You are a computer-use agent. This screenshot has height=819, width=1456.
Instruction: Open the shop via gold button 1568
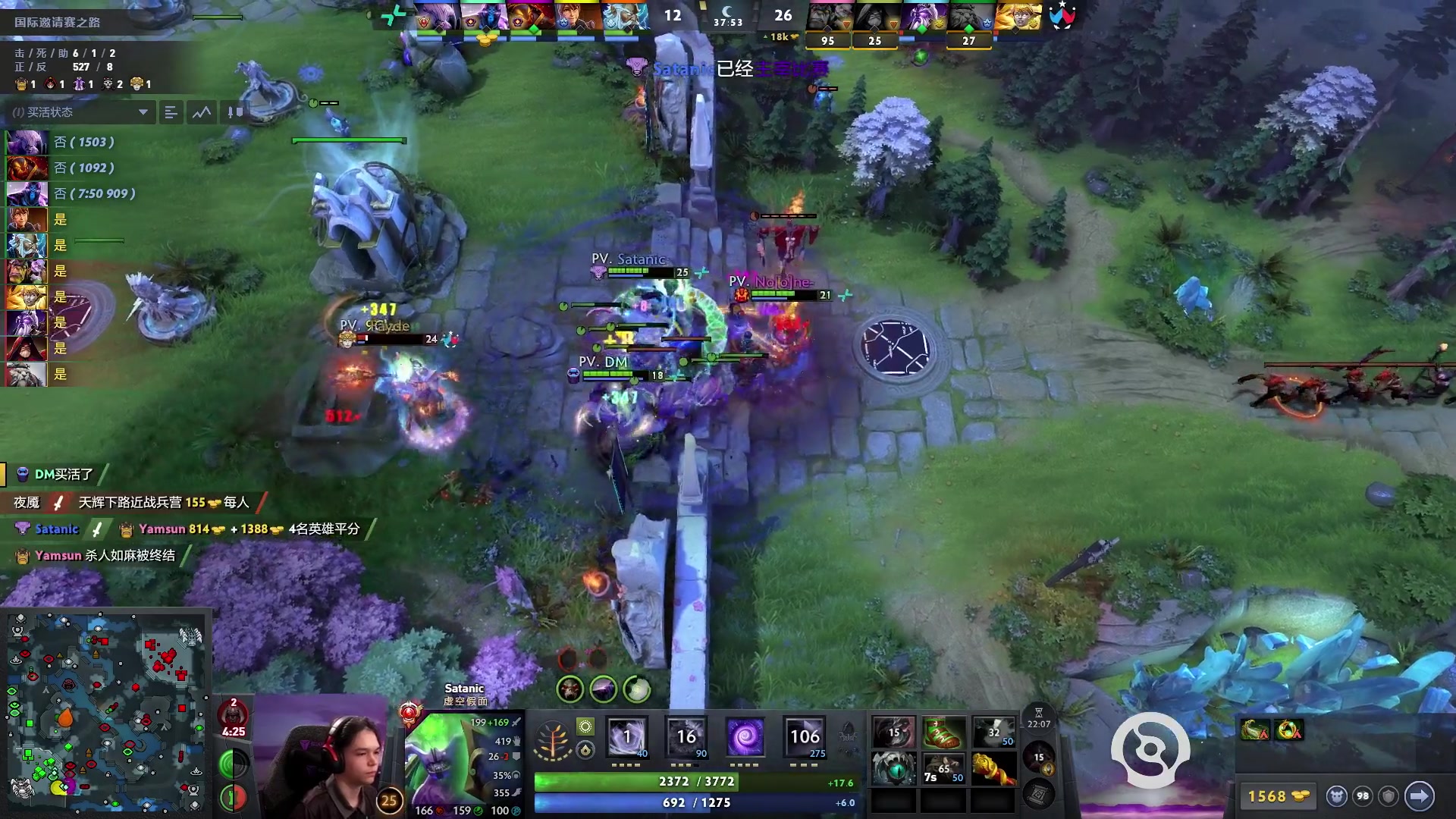[x=1278, y=796]
